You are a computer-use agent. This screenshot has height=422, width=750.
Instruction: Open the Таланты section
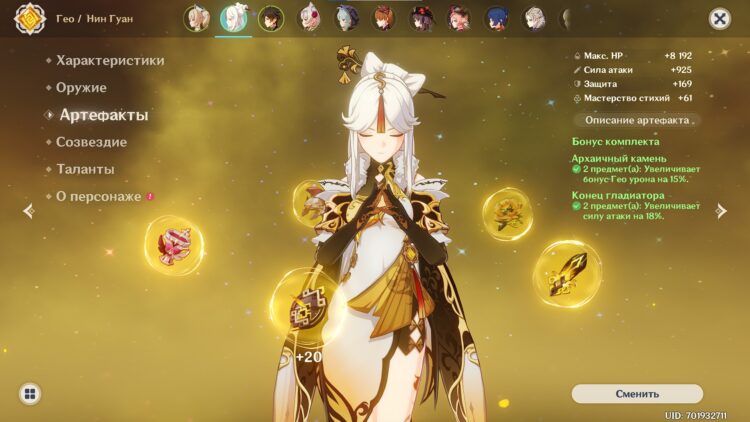click(85, 169)
